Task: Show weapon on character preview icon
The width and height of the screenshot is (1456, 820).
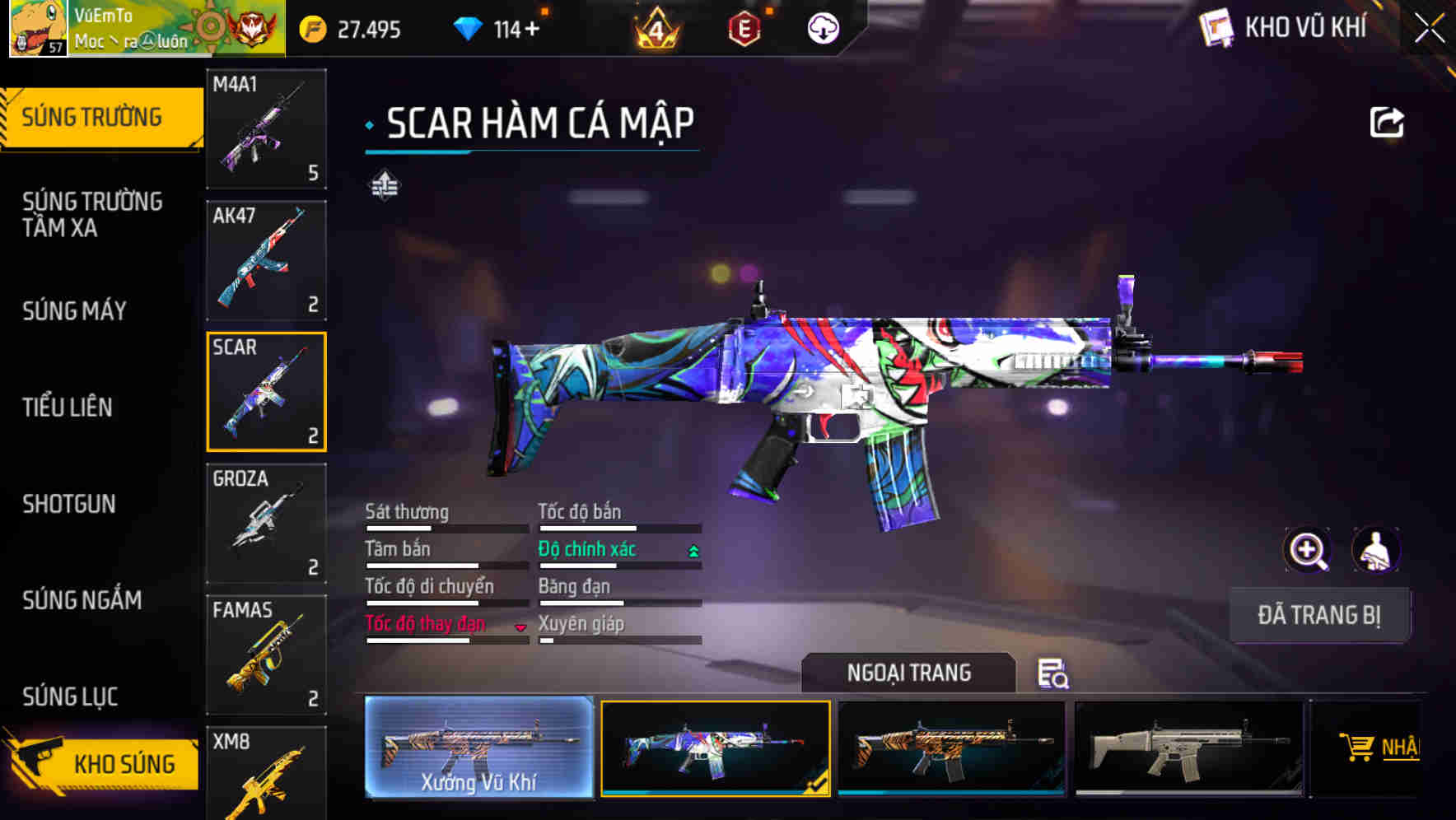Action: coord(1378,550)
